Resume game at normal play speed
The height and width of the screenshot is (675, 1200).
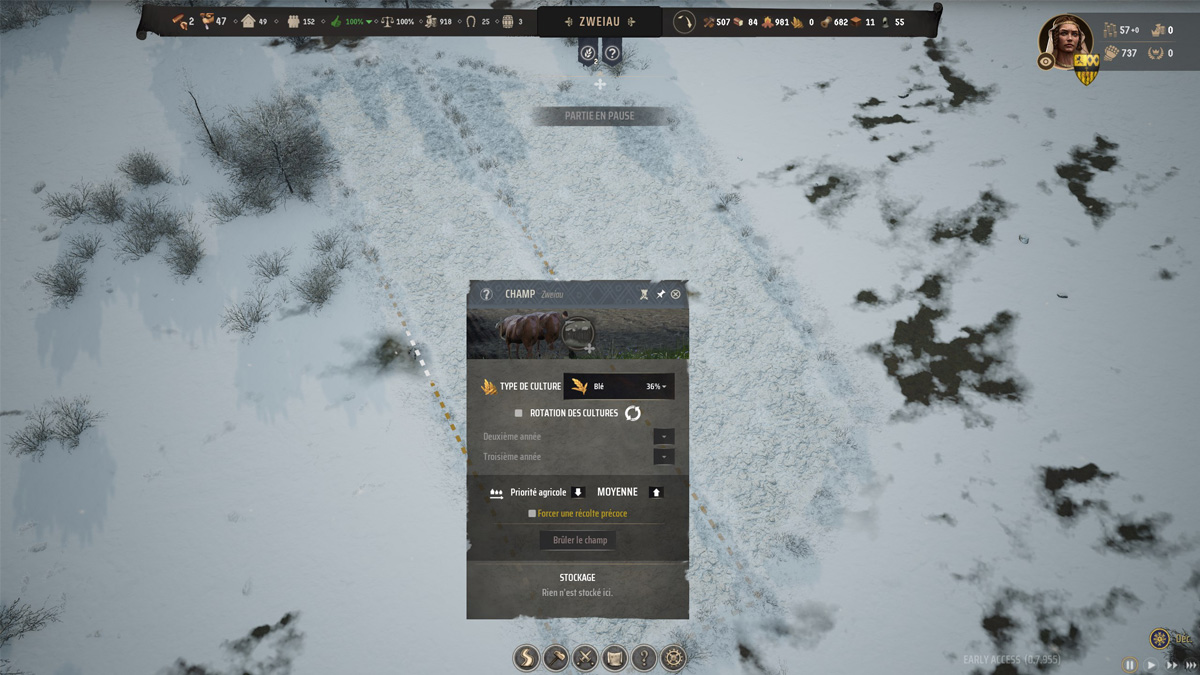pos(1151,665)
